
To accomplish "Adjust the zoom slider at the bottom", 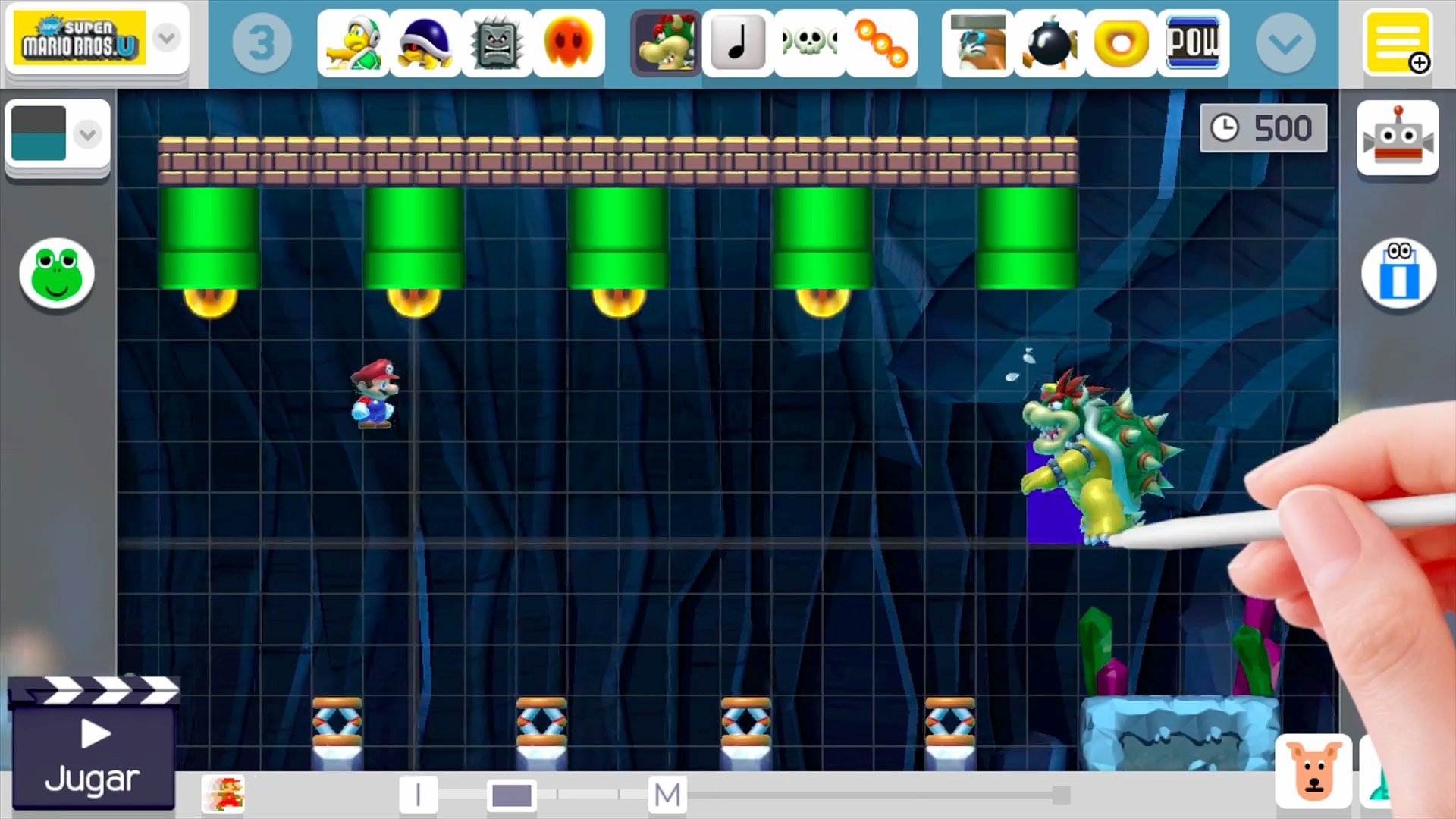I will click(512, 795).
